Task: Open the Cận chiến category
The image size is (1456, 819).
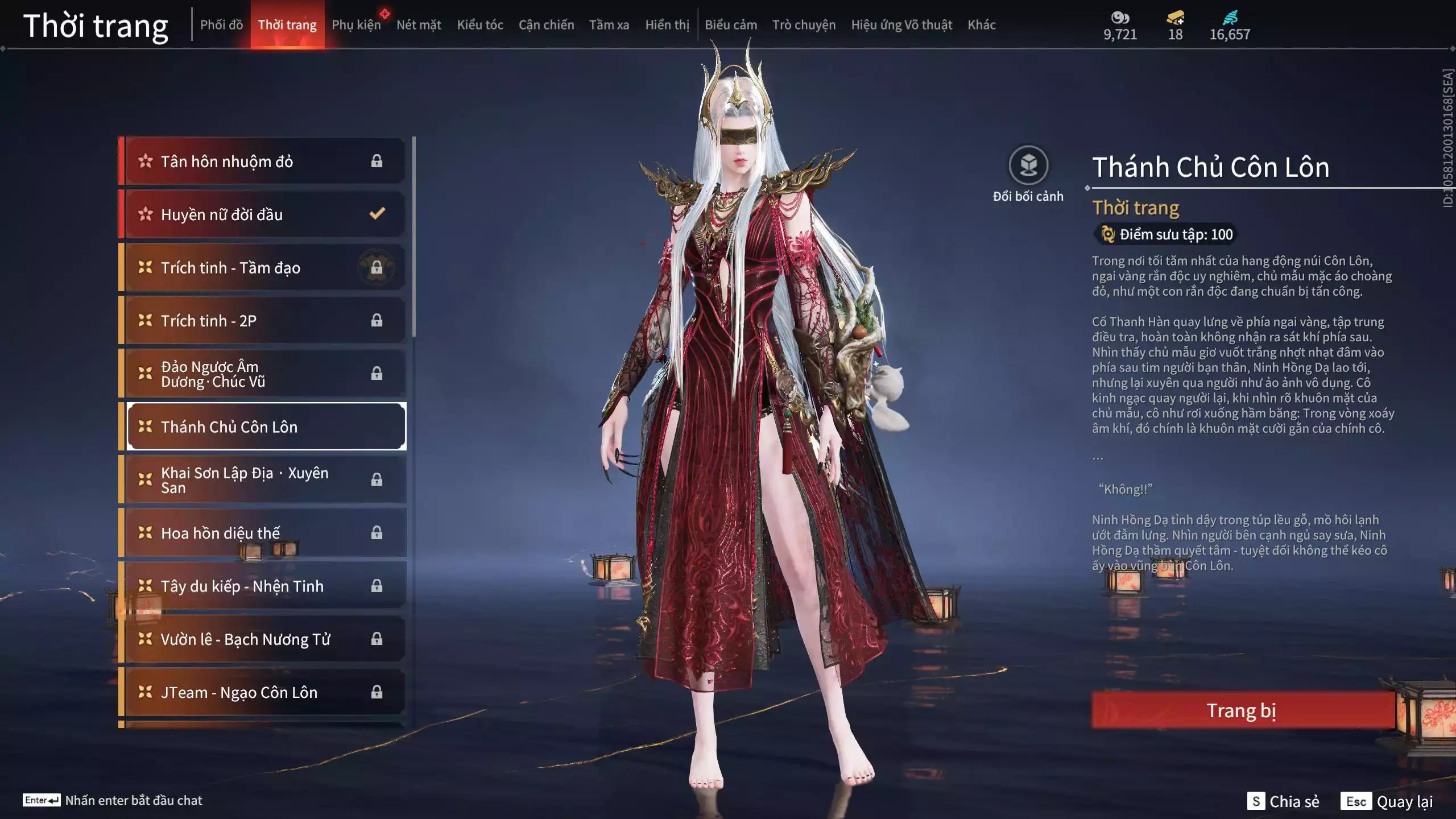Action: tap(546, 25)
